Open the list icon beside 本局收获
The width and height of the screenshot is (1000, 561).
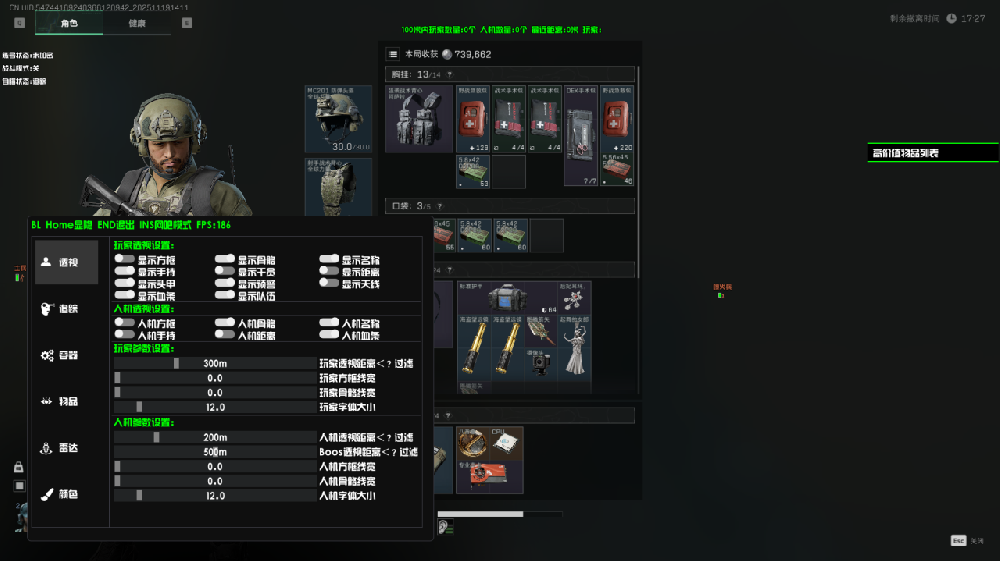[x=394, y=54]
